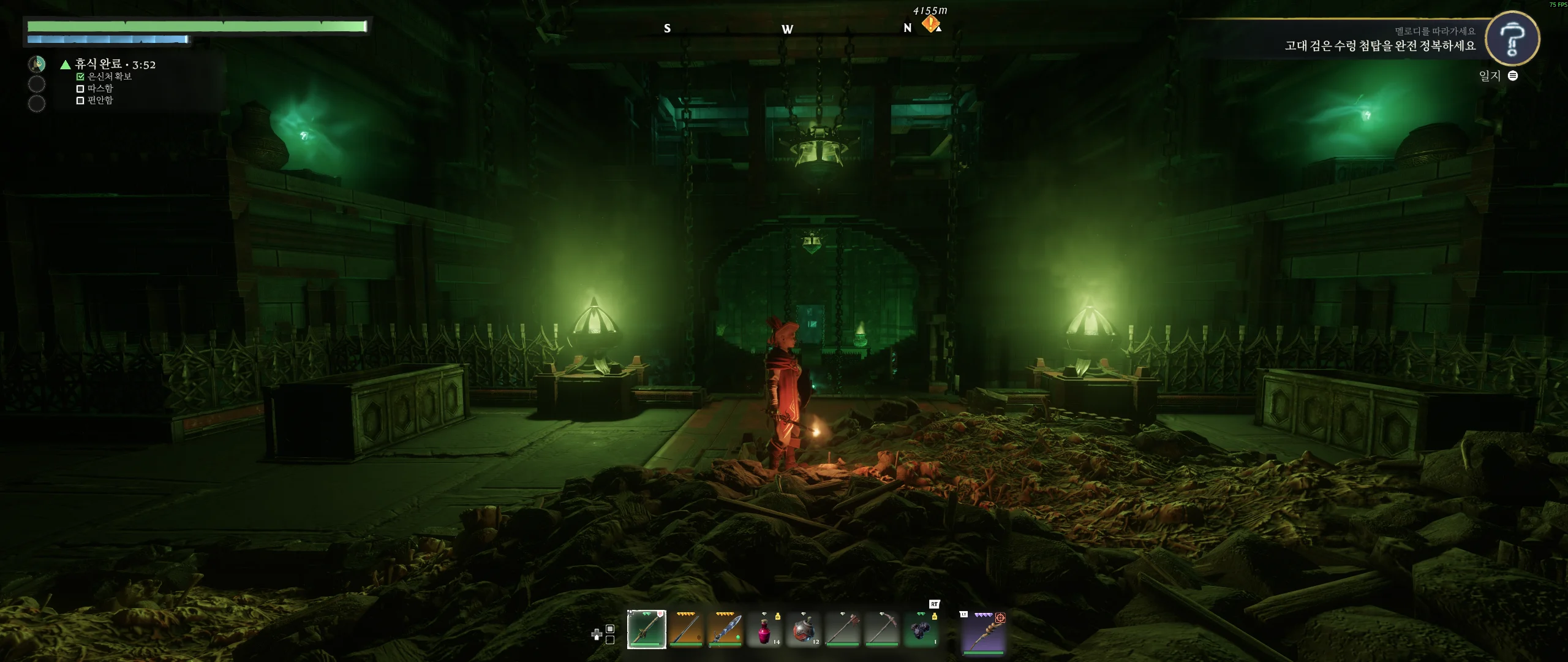Select the green spear hotbar slot
Viewport: 1568px width, 662px height.
646,630
